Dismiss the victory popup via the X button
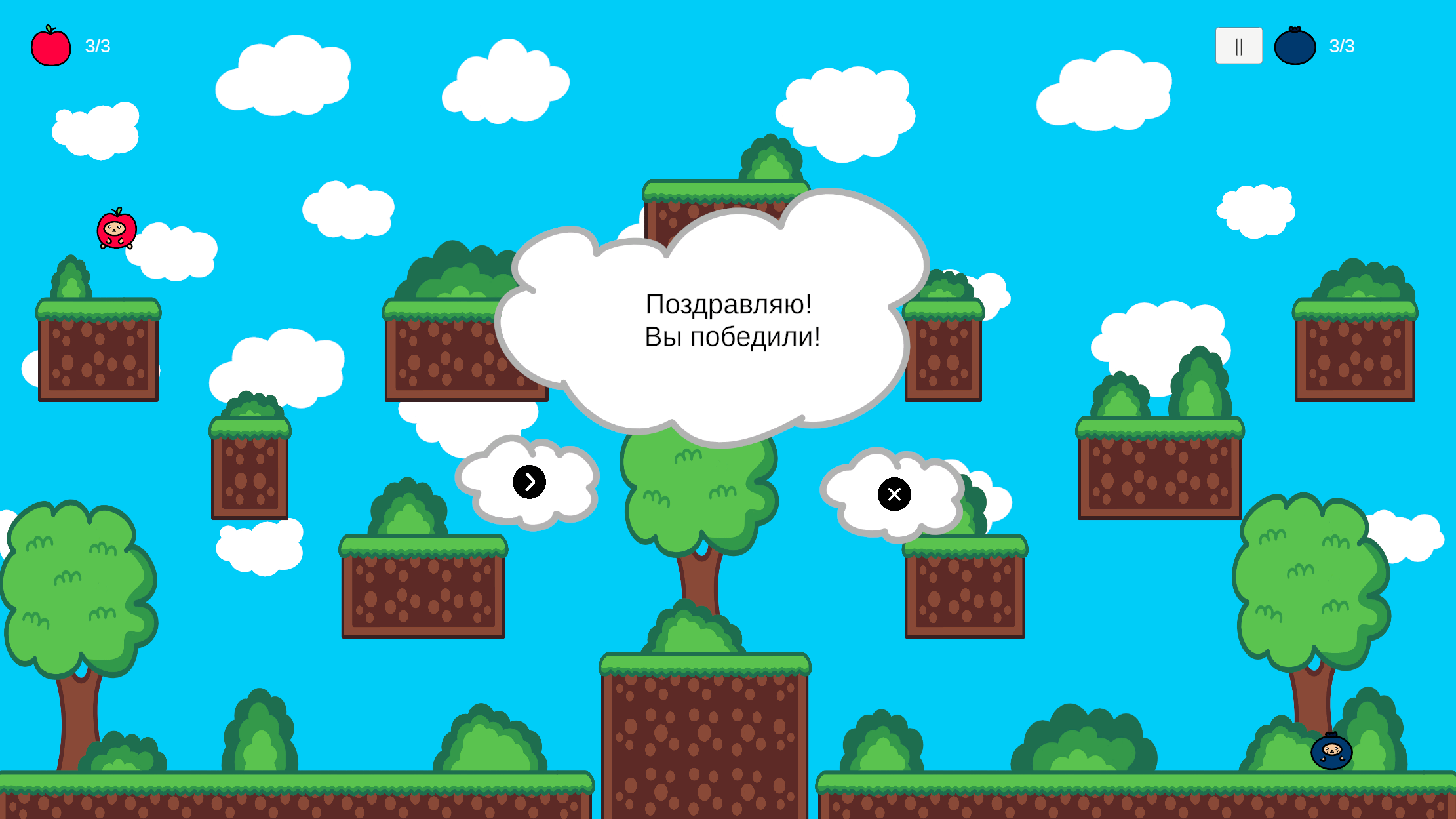The width and height of the screenshot is (1456, 819). pos(894,494)
